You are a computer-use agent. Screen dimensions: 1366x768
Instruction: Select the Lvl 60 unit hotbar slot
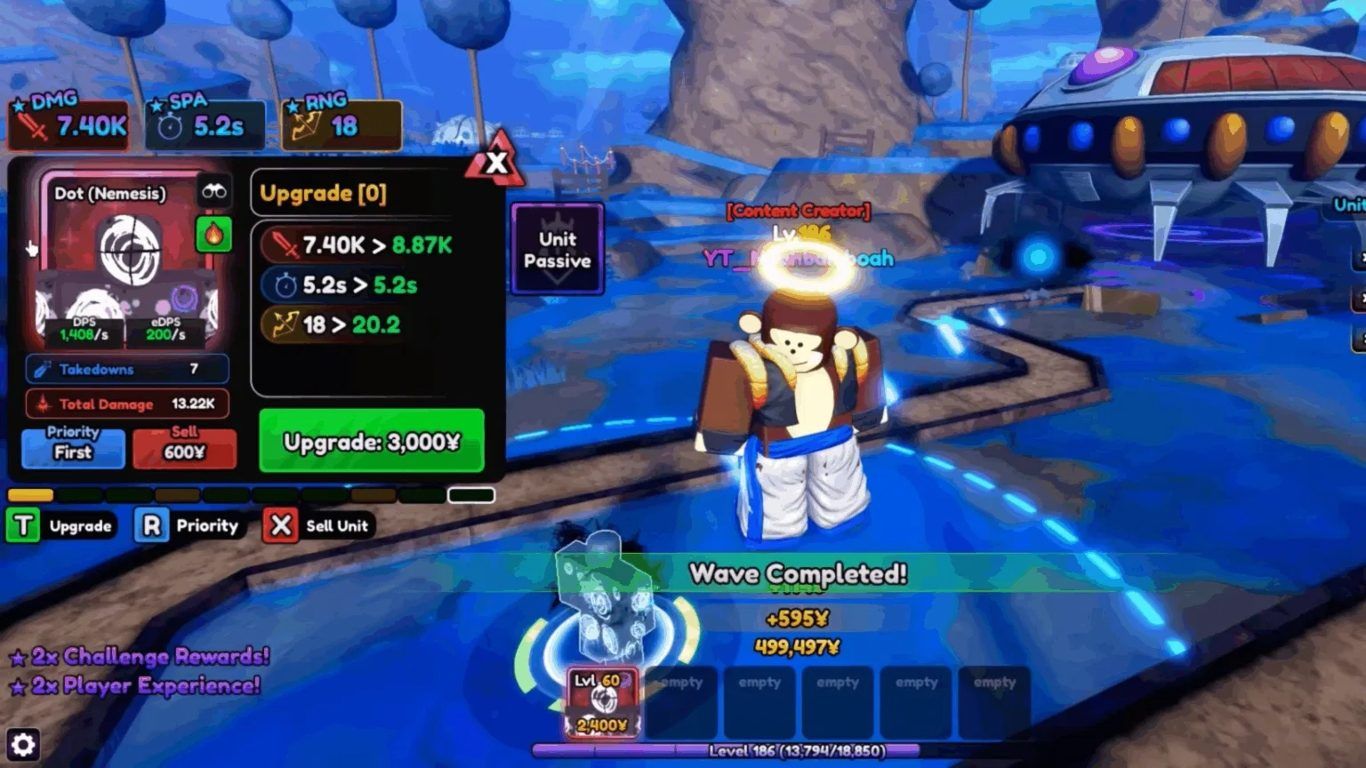point(602,702)
